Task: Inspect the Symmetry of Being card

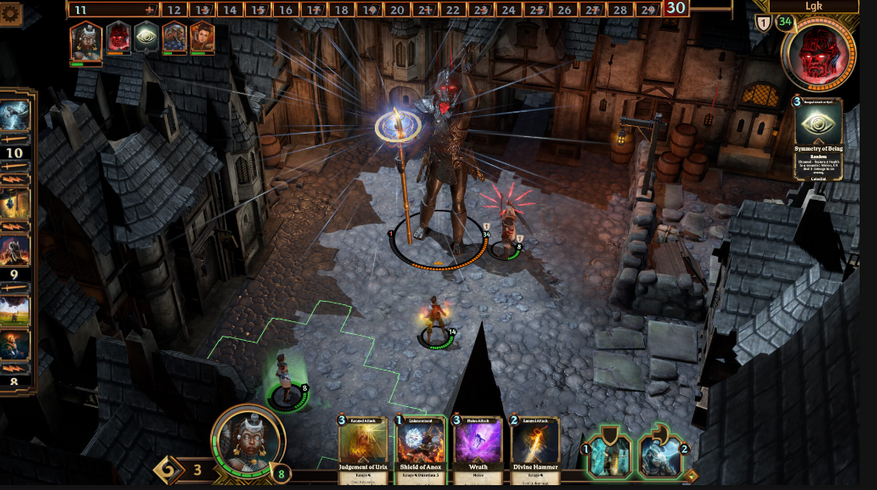Action: point(818,138)
